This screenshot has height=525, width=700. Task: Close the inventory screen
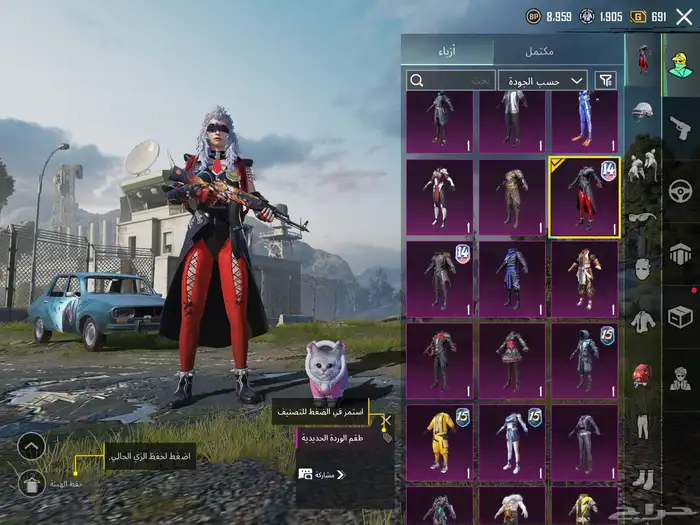click(684, 16)
